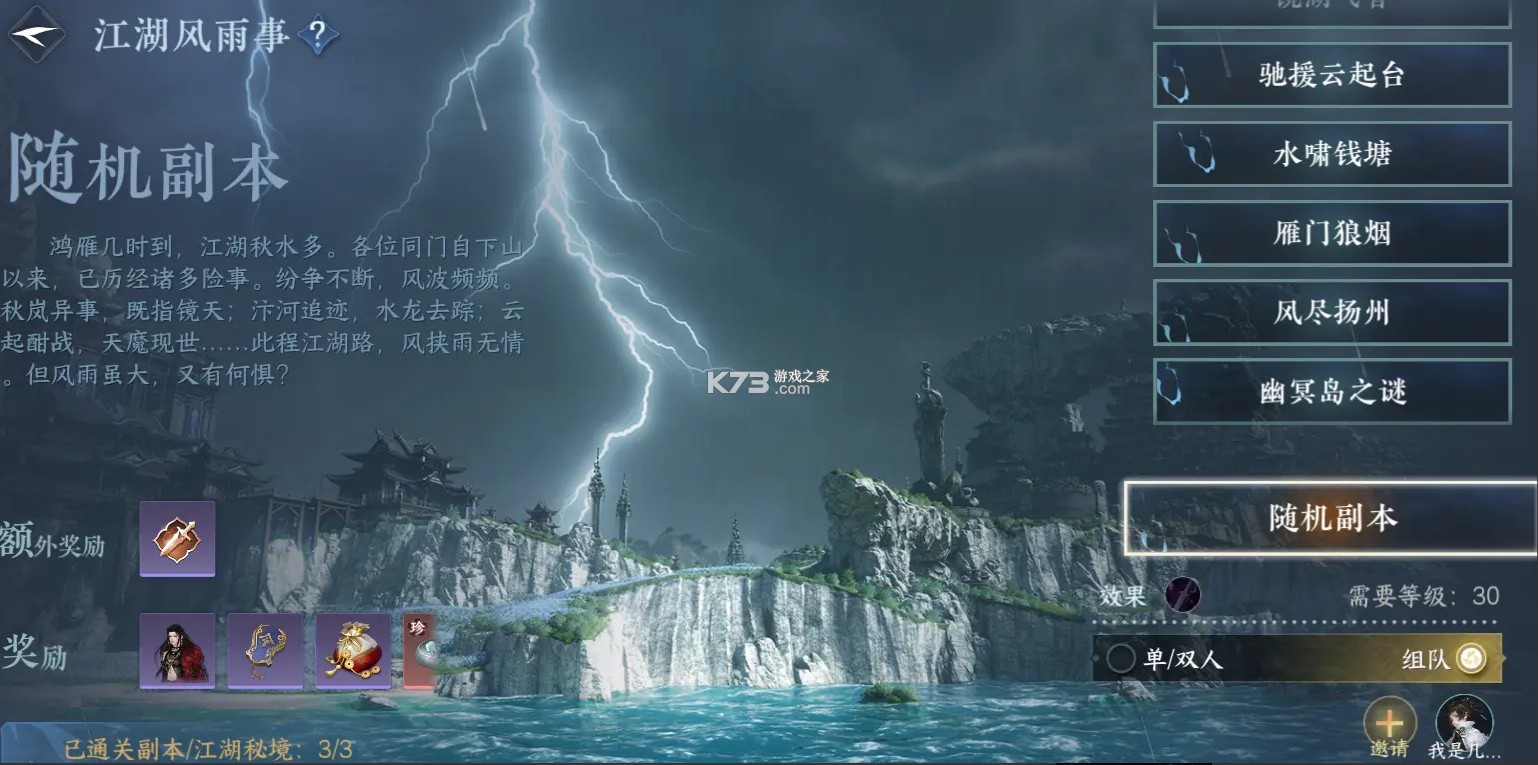
Task: Click the dagger extra reward icon
Action: 176,538
